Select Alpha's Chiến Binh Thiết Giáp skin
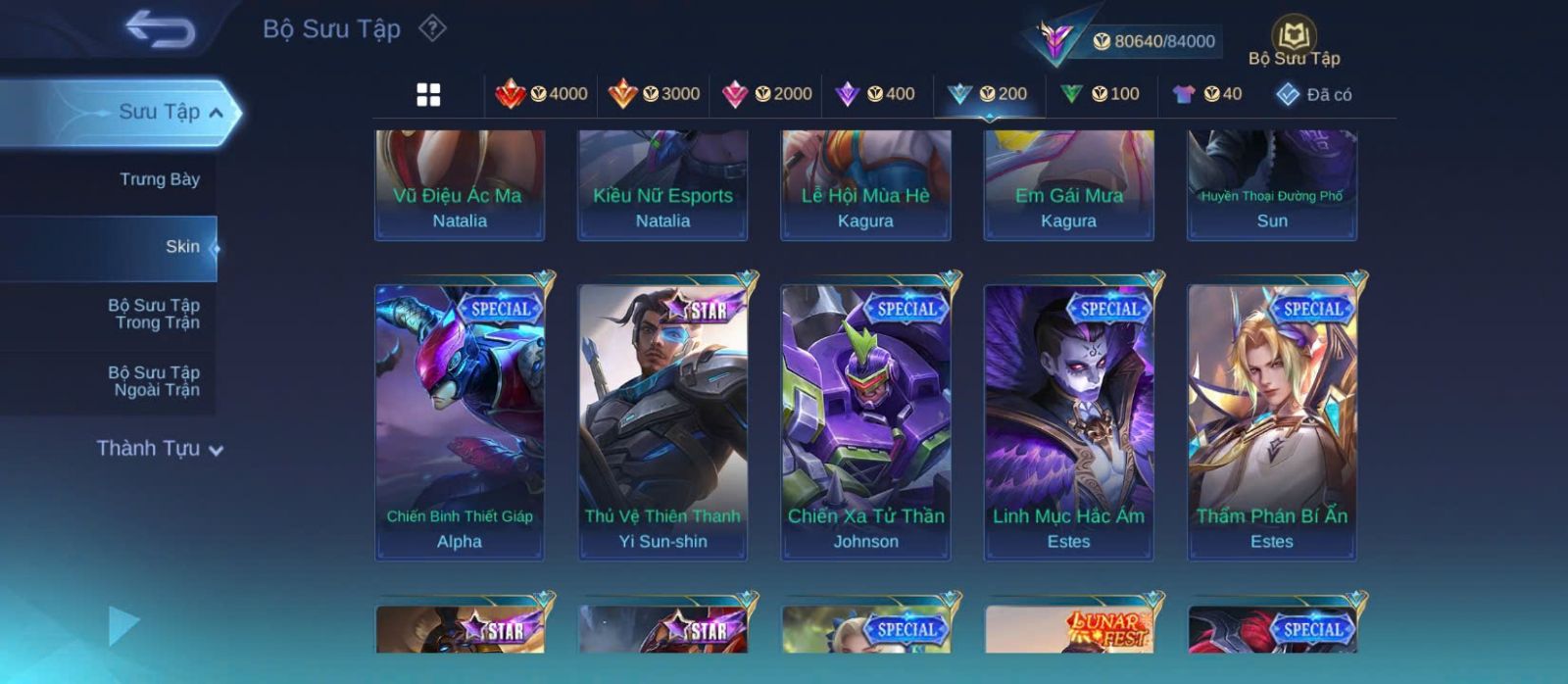1568x684 pixels. (460, 421)
